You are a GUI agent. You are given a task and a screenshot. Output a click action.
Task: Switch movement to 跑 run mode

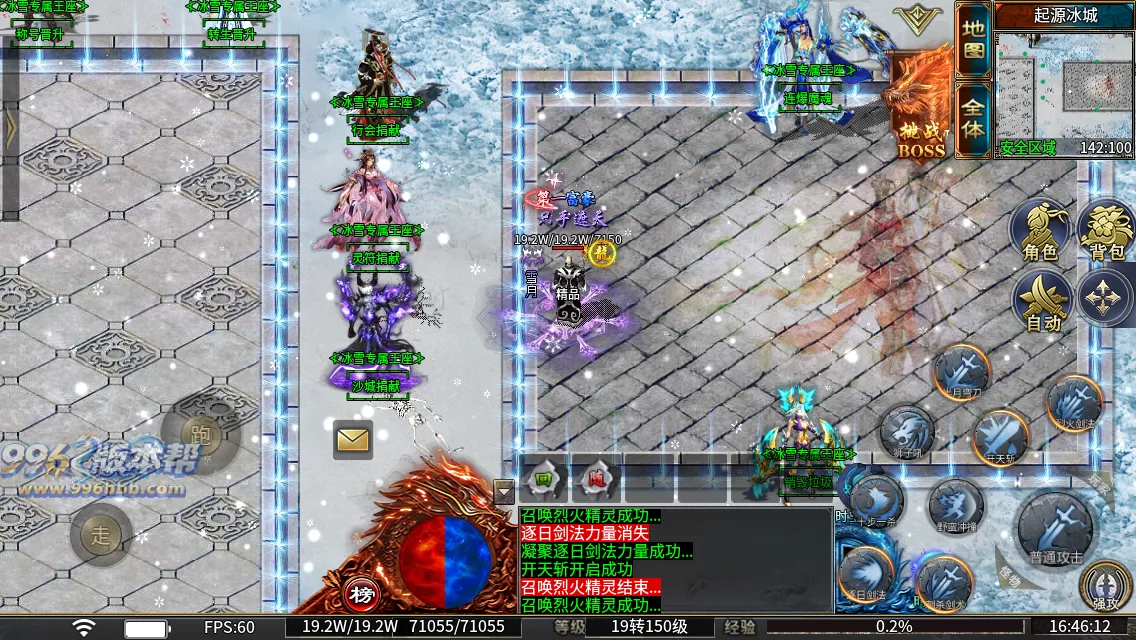[200, 432]
